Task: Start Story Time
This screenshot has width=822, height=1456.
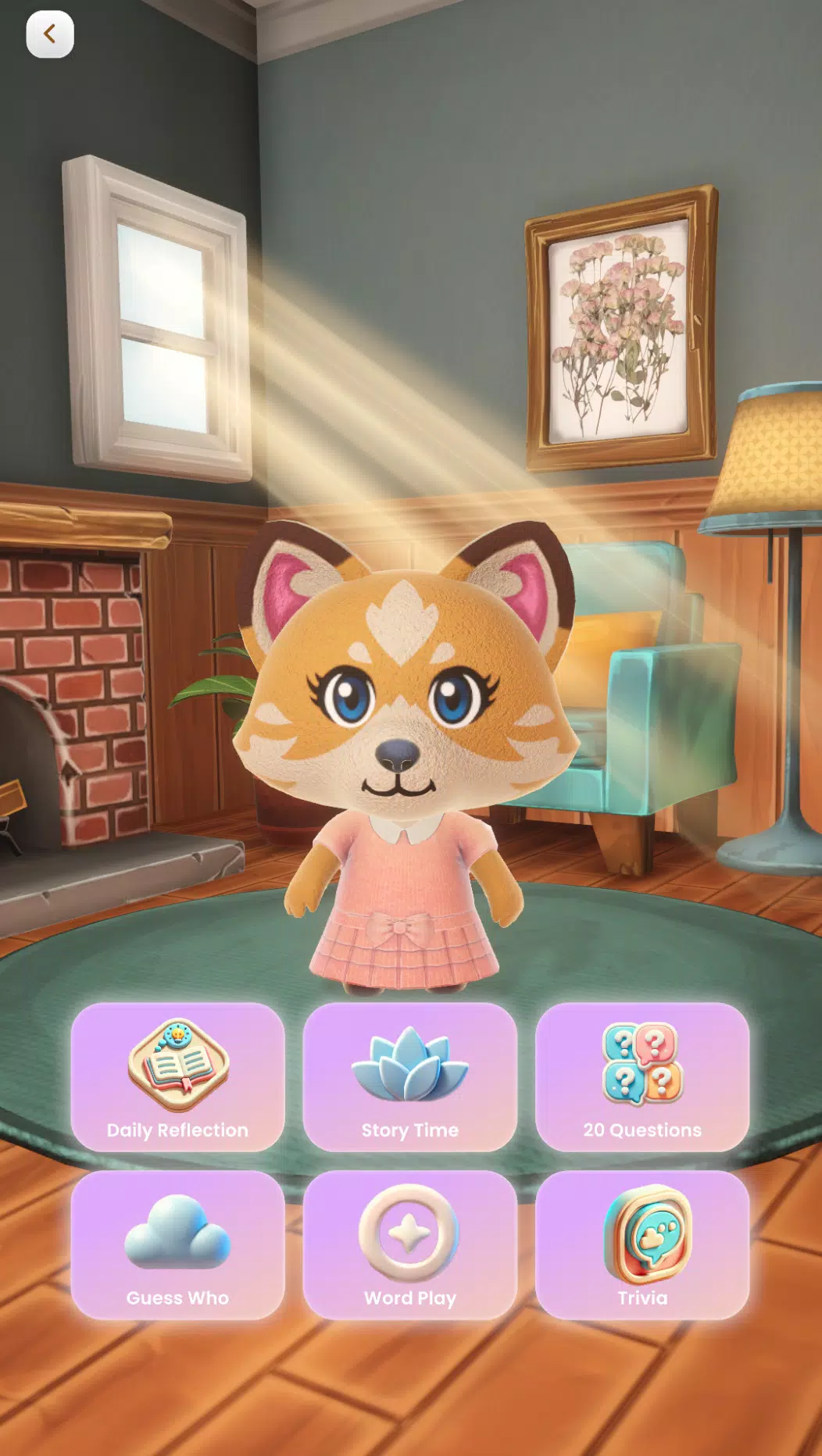Action: coord(410,1076)
